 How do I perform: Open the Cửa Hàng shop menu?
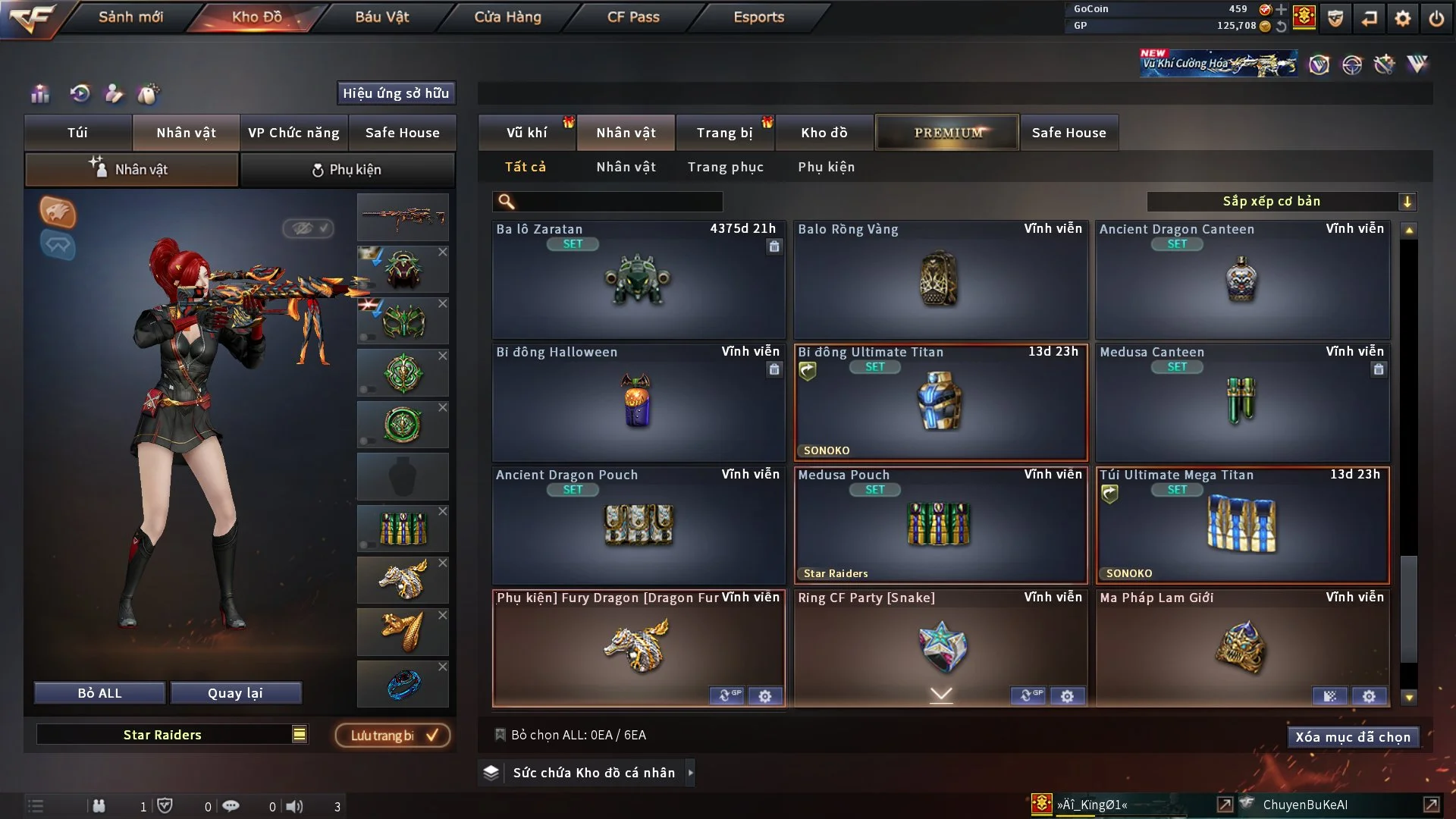(507, 17)
